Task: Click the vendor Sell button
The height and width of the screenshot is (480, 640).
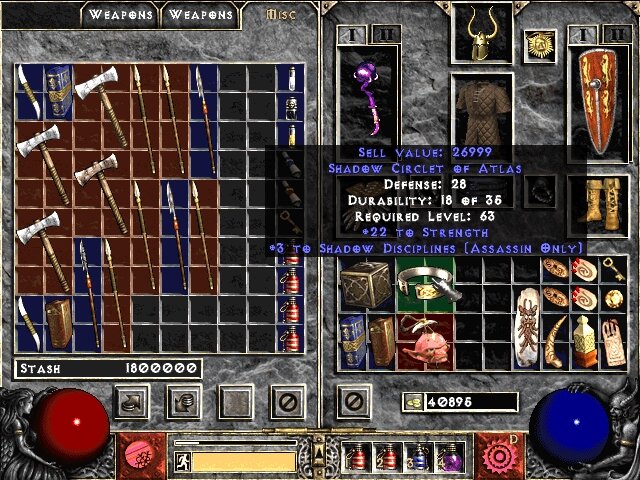Action: [185, 402]
